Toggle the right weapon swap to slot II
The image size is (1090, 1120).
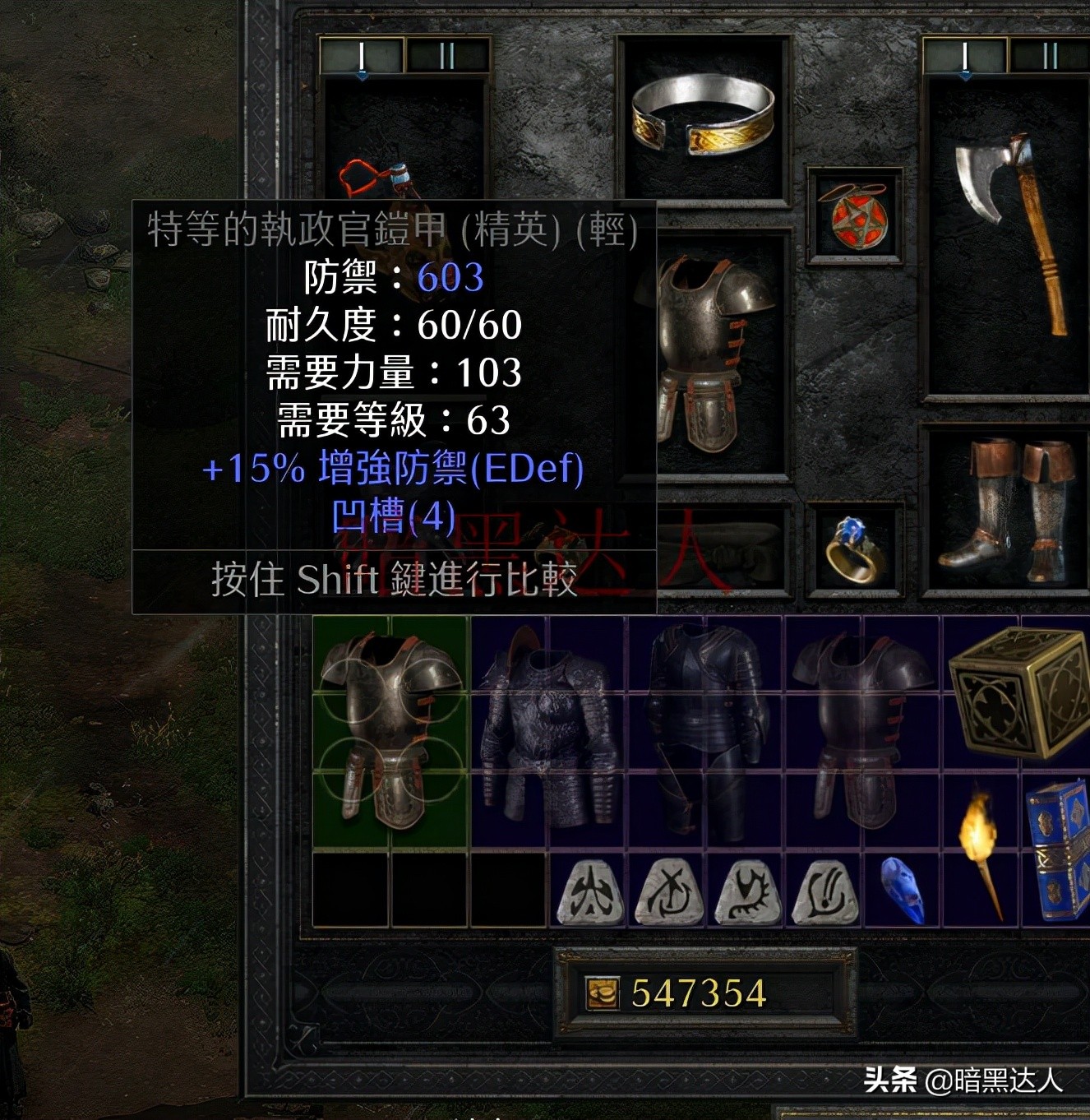click(x=1051, y=54)
